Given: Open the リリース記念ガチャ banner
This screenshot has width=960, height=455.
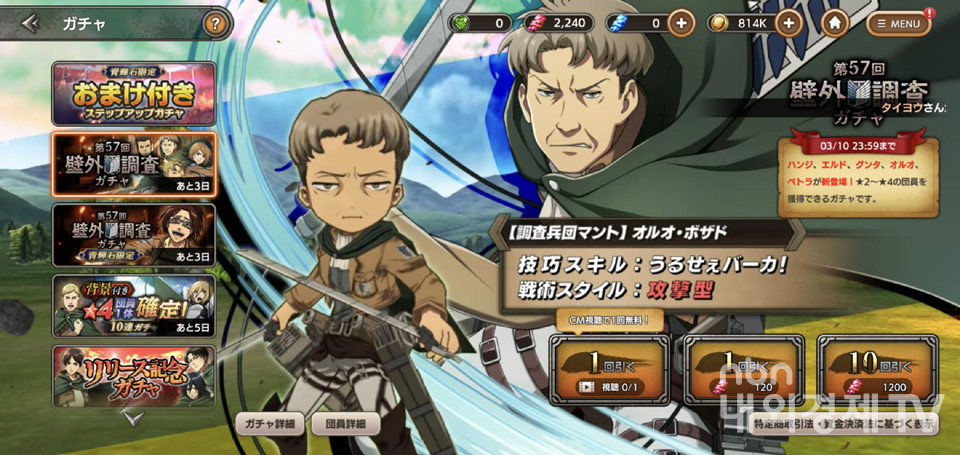Looking at the screenshot, I should [133, 375].
